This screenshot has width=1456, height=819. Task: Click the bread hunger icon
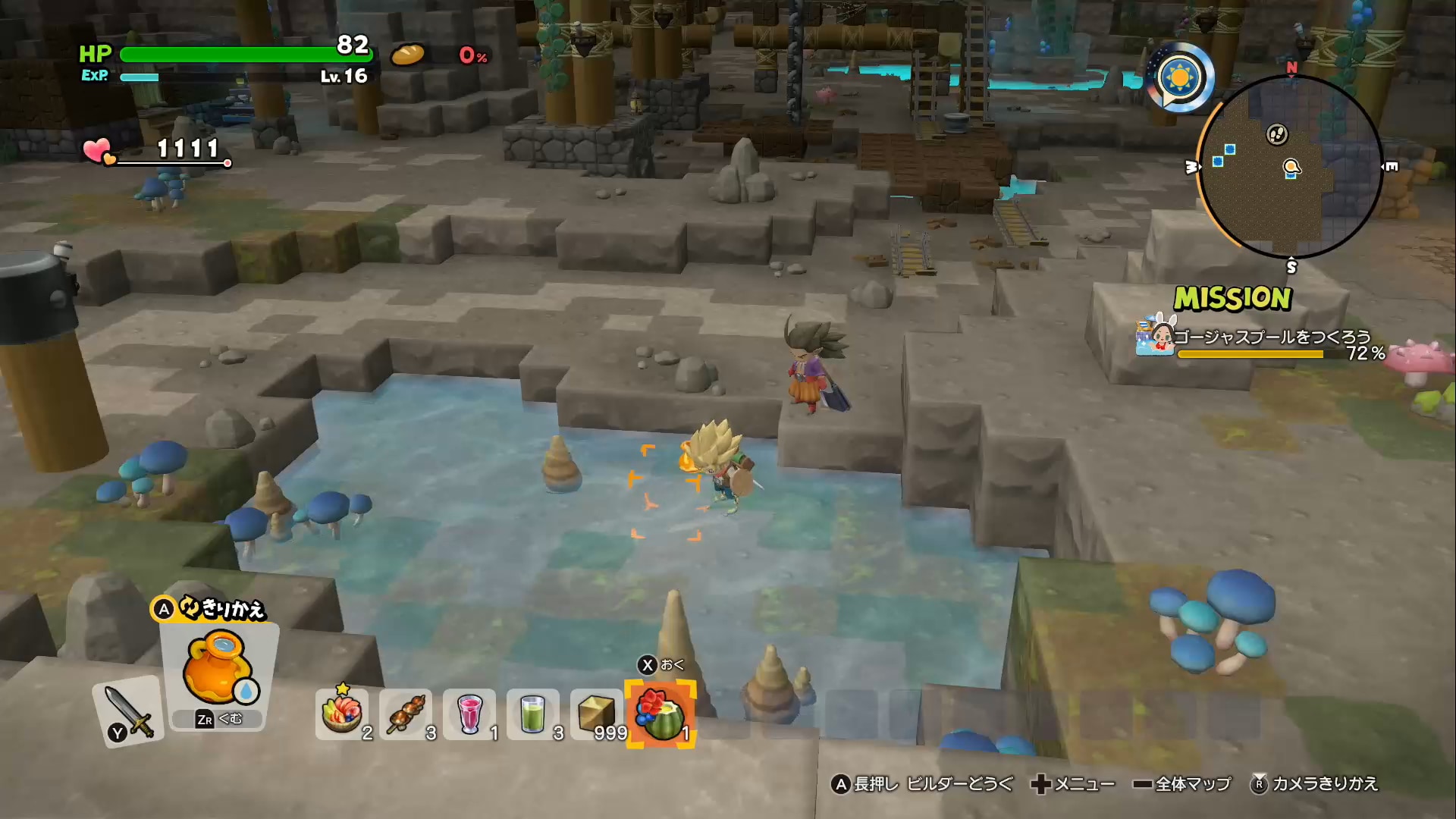pyautogui.click(x=408, y=55)
